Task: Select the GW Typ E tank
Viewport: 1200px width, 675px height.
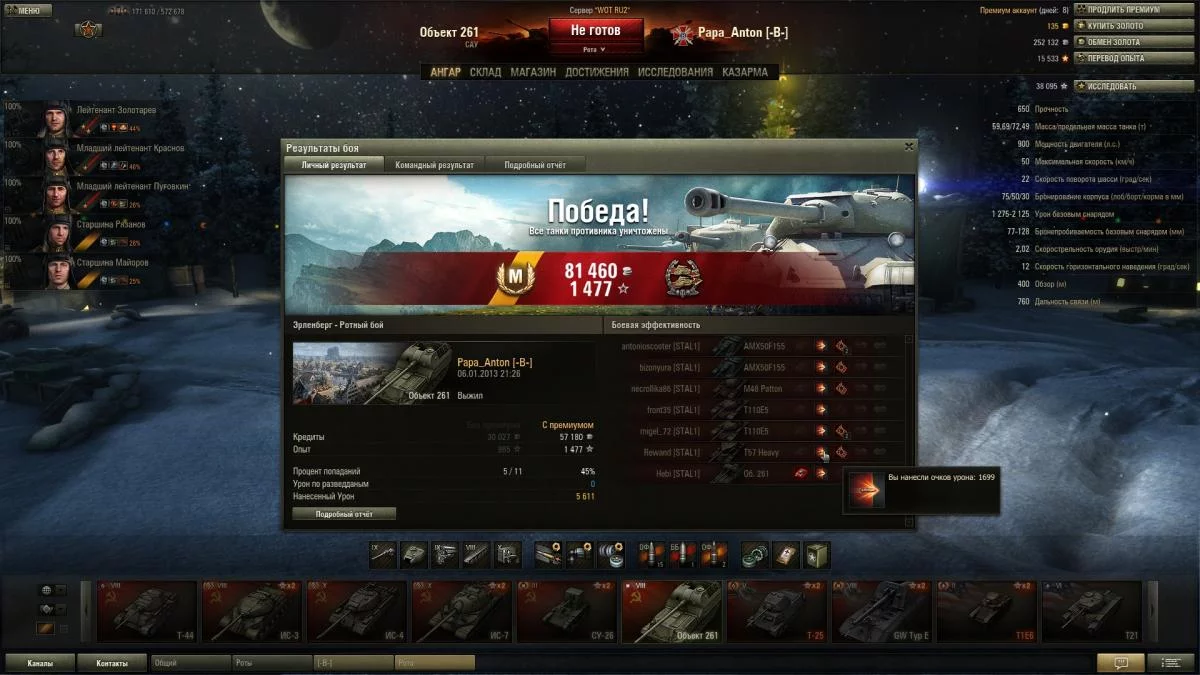Action: [882, 611]
